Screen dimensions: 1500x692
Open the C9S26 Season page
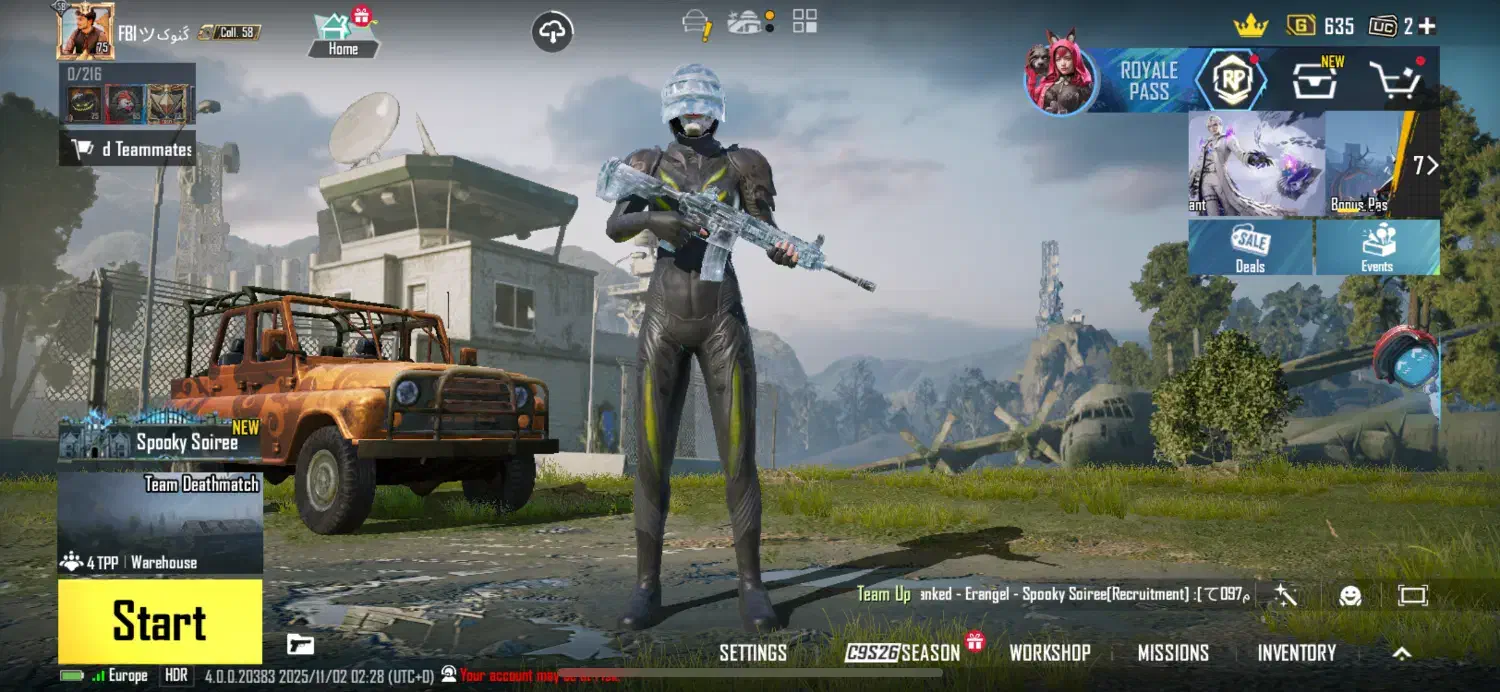click(903, 653)
